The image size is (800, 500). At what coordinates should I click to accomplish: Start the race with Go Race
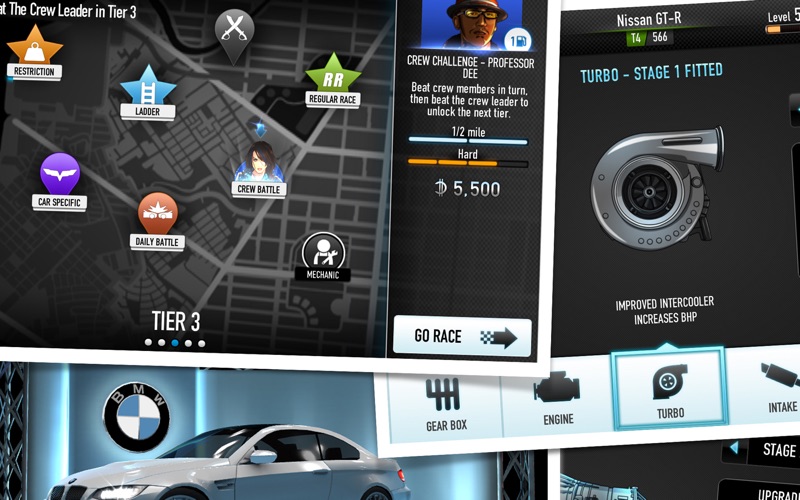462,336
